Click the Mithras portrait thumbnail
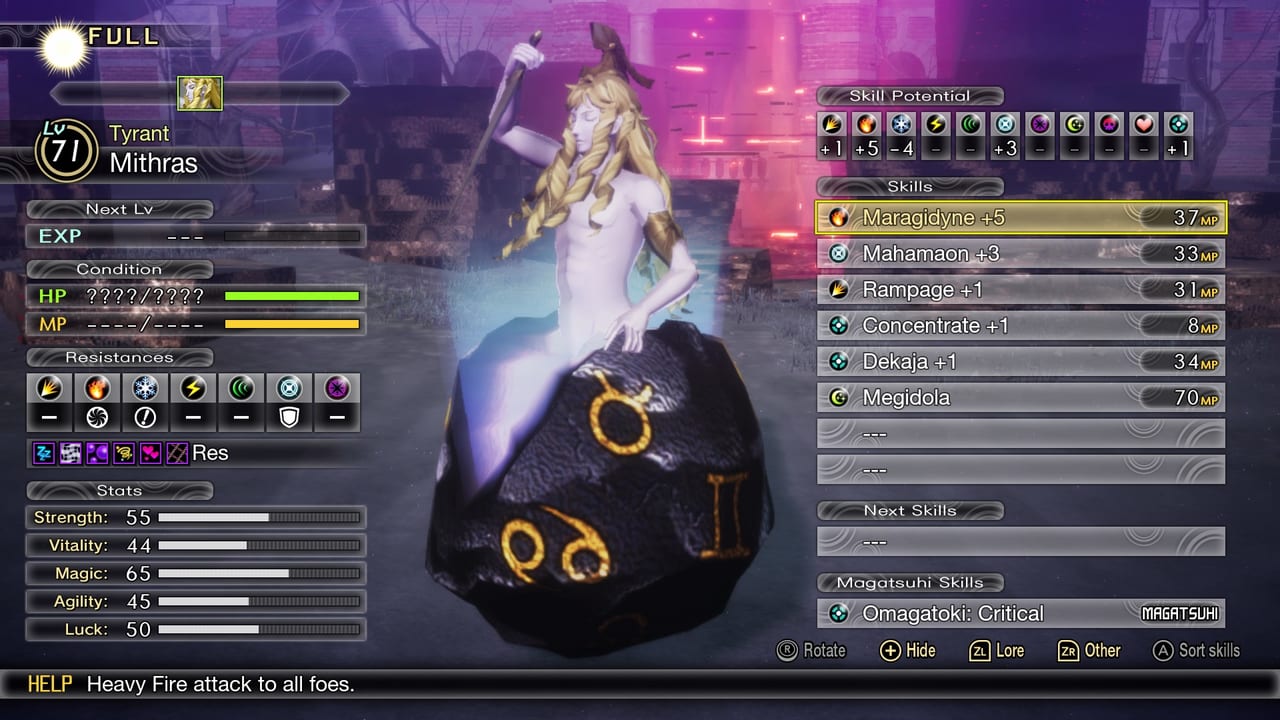 click(x=200, y=93)
